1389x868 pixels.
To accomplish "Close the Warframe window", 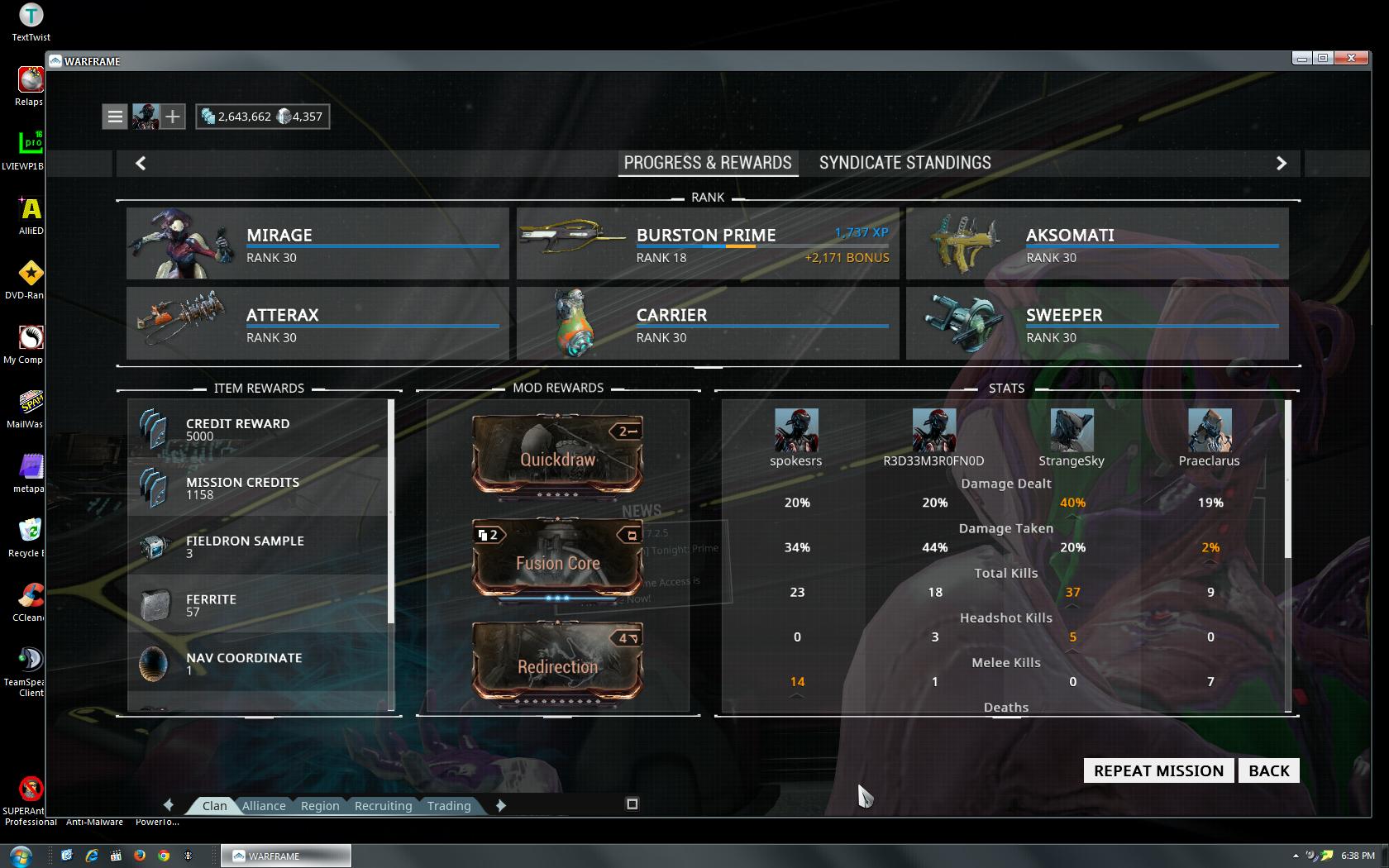I will [1351, 58].
